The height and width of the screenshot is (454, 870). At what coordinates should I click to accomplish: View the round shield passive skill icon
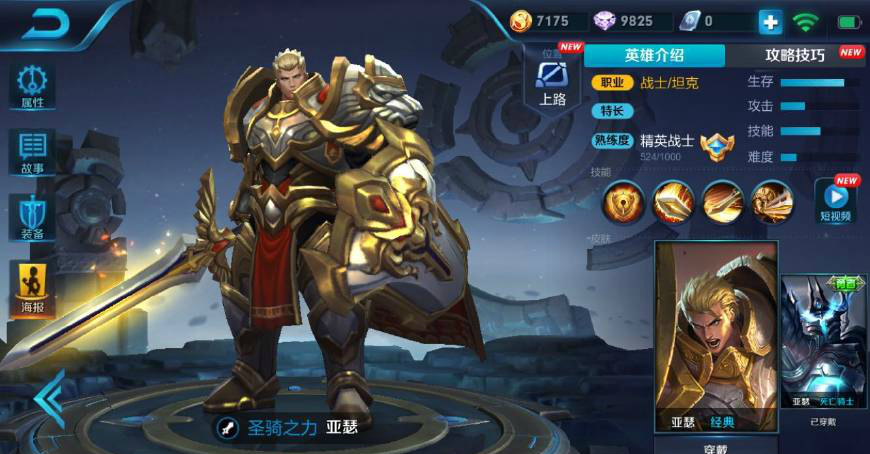coord(623,203)
